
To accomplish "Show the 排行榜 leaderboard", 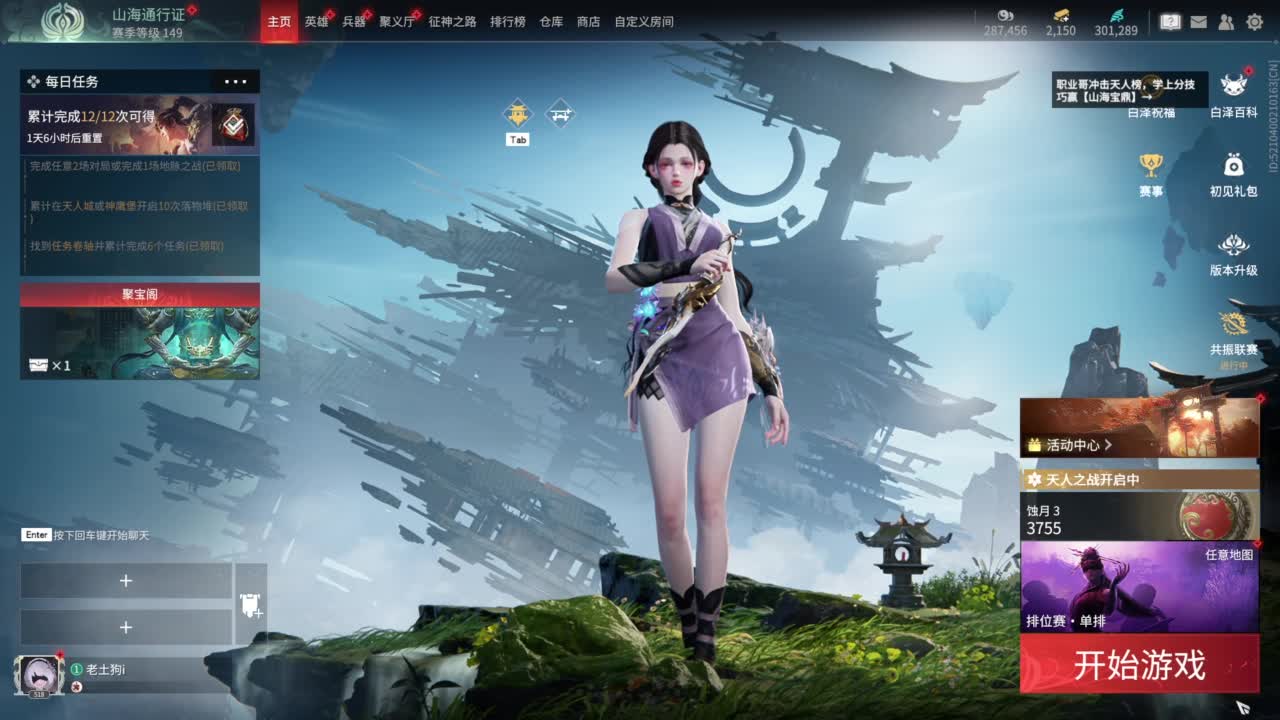I will pyautogui.click(x=507, y=21).
